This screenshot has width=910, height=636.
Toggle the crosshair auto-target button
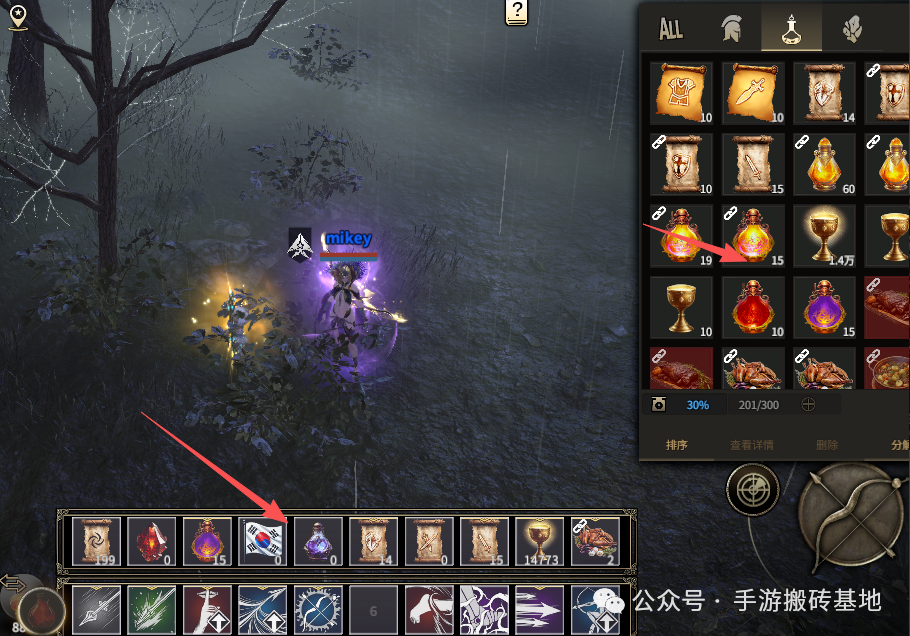752,490
